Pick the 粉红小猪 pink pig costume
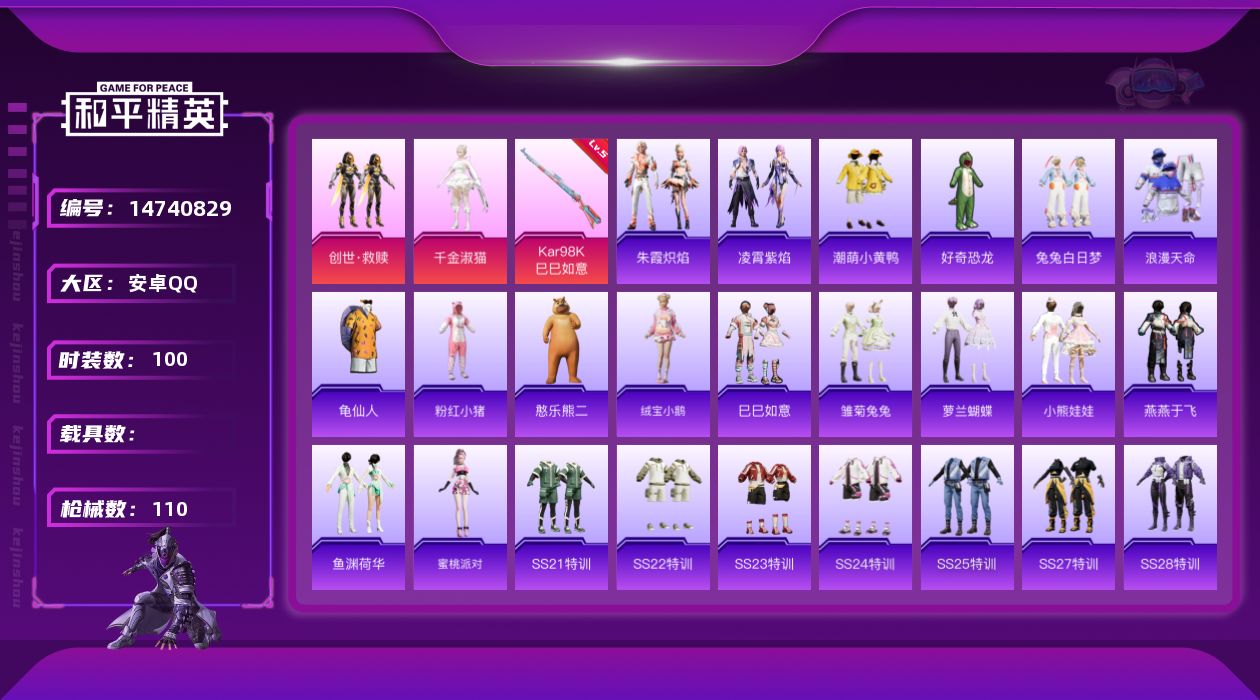Image resolution: width=1260 pixels, height=700 pixels. (460, 364)
